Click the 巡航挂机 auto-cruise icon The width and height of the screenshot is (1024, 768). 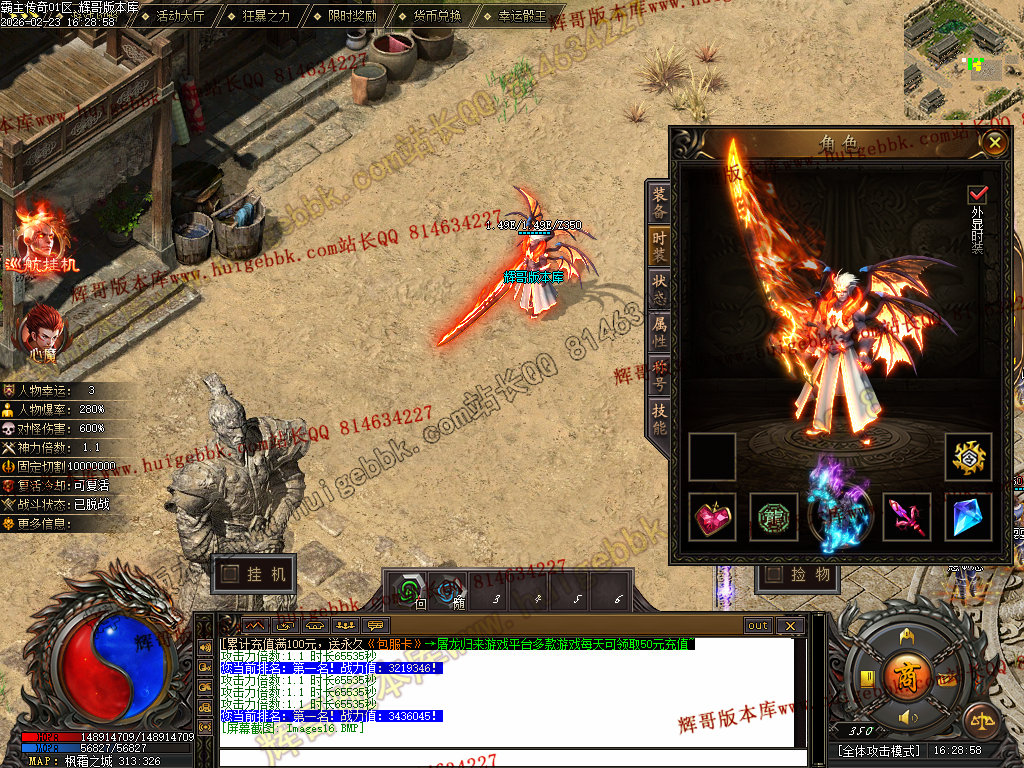pyautogui.click(x=40, y=238)
